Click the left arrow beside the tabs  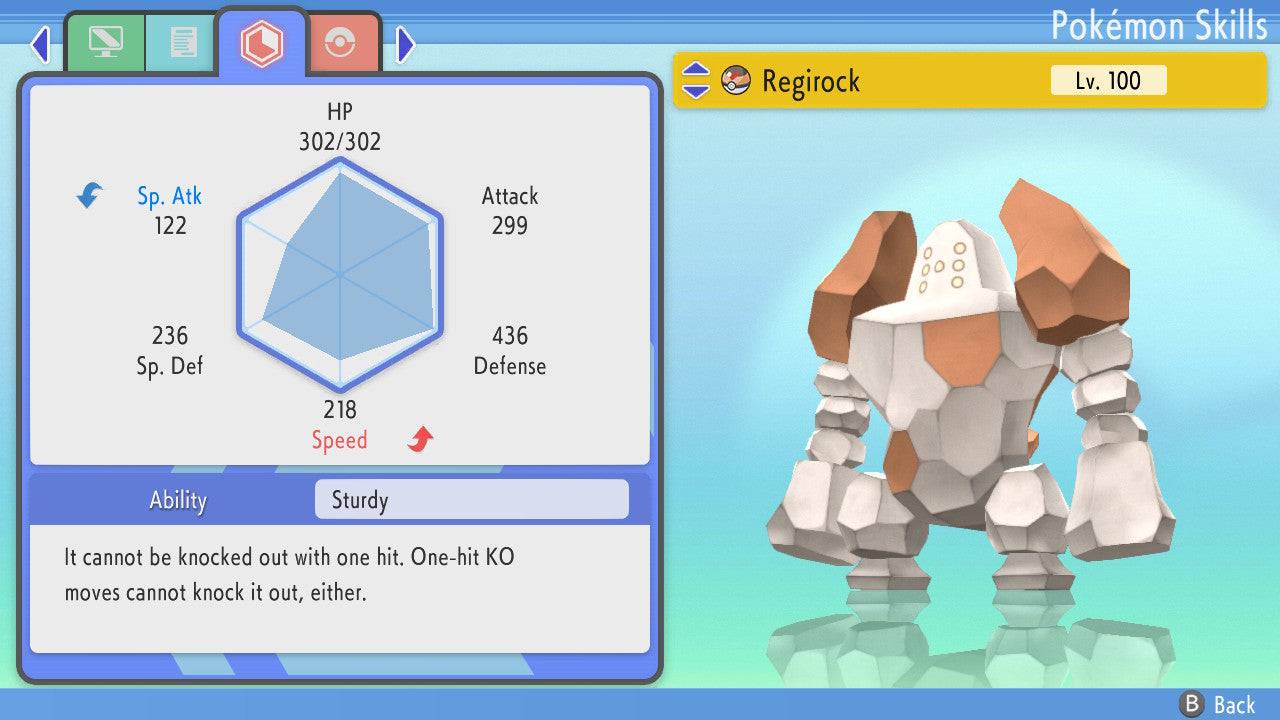tap(40, 44)
